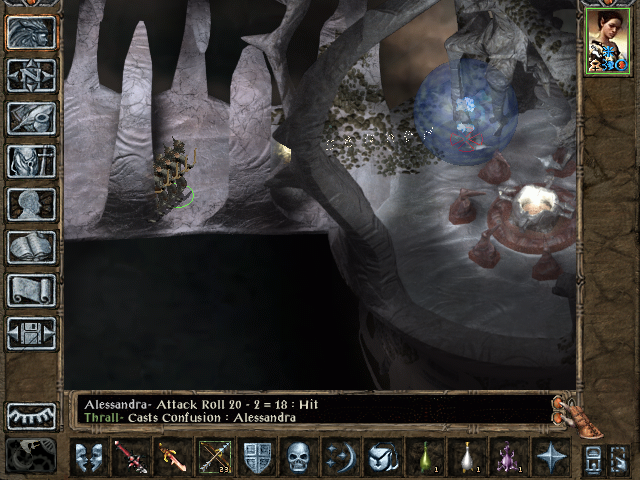Screen dimensions: 640x480
Task: Open the inventory from the left sidebar
Action: [31, 161]
